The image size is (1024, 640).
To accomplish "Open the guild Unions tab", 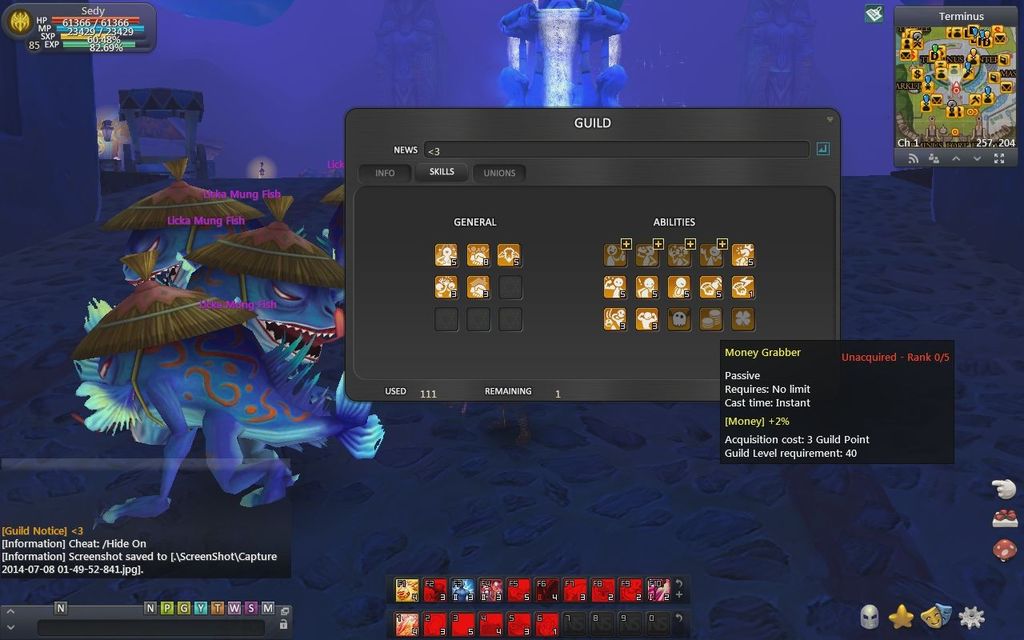I will [499, 173].
